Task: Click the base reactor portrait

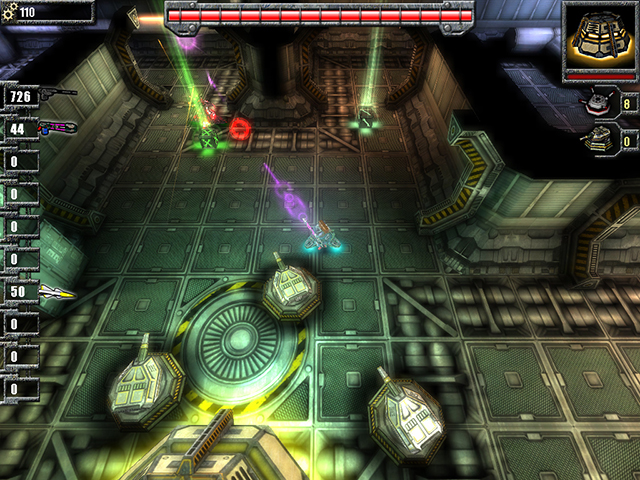Action: (x=601, y=36)
